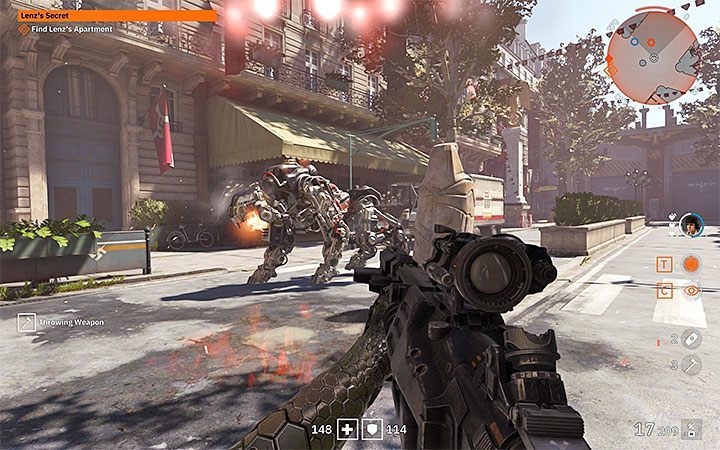The width and height of the screenshot is (720, 450).
Task: Select the Lenz's Secret mission banner
Action: click(109, 15)
